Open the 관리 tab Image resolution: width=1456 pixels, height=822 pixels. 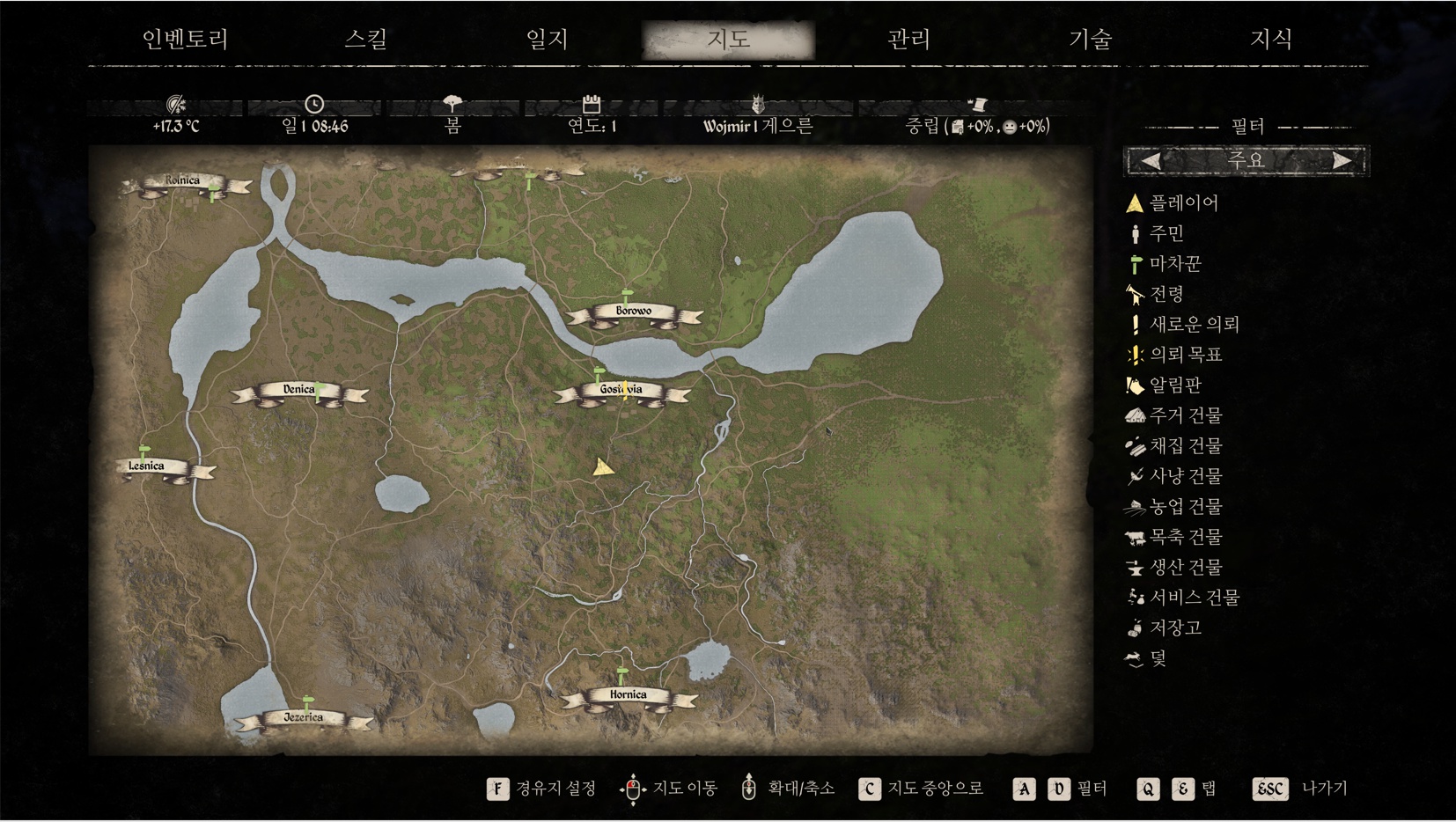909,40
